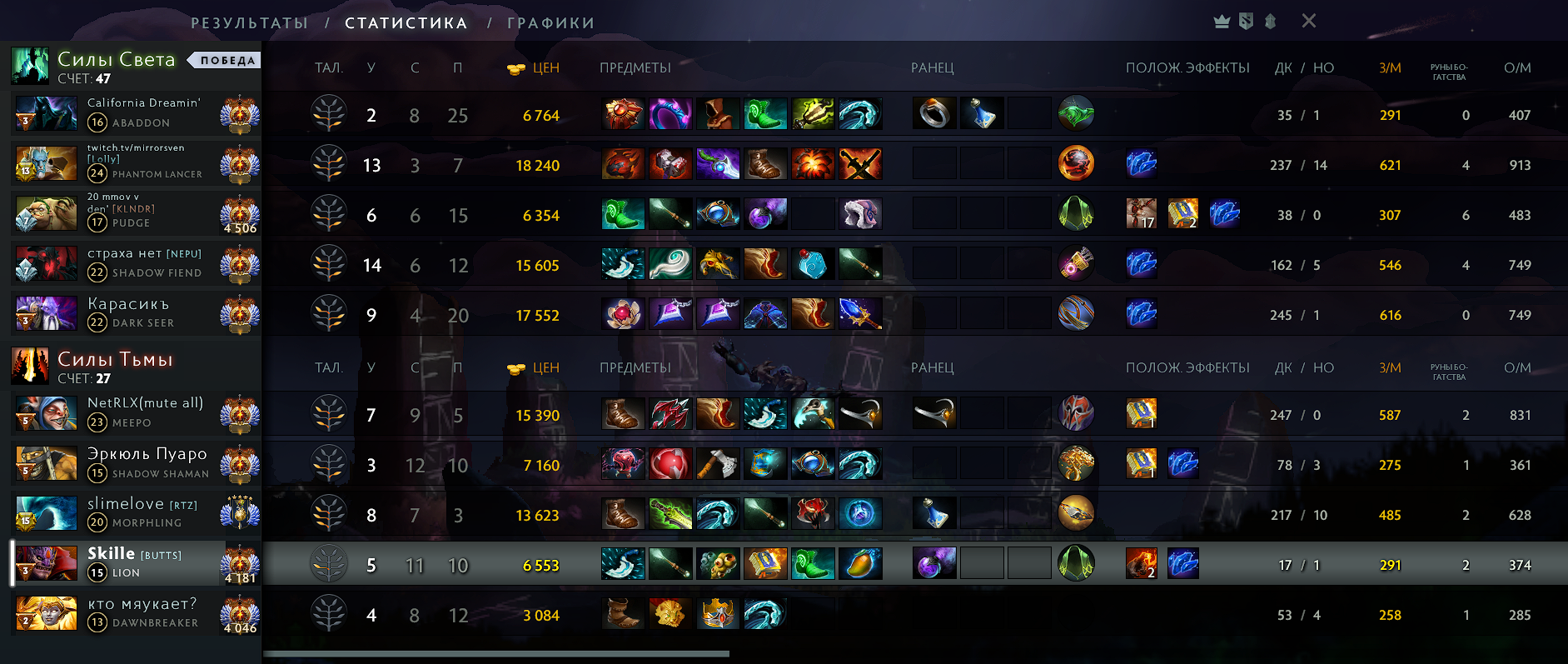This screenshot has width=1568, height=664.
Task: Open slimelove Morphling player row
Action: tap(142, 513)
